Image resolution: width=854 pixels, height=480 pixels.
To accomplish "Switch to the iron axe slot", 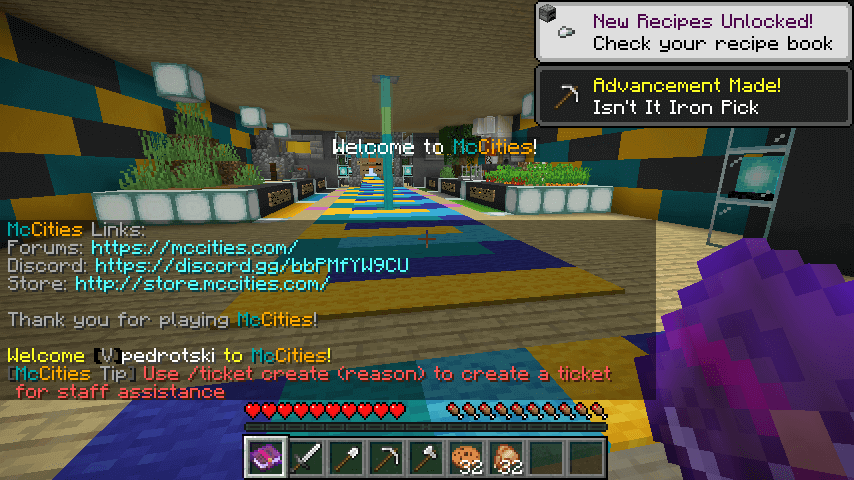I will pos(427,457).
